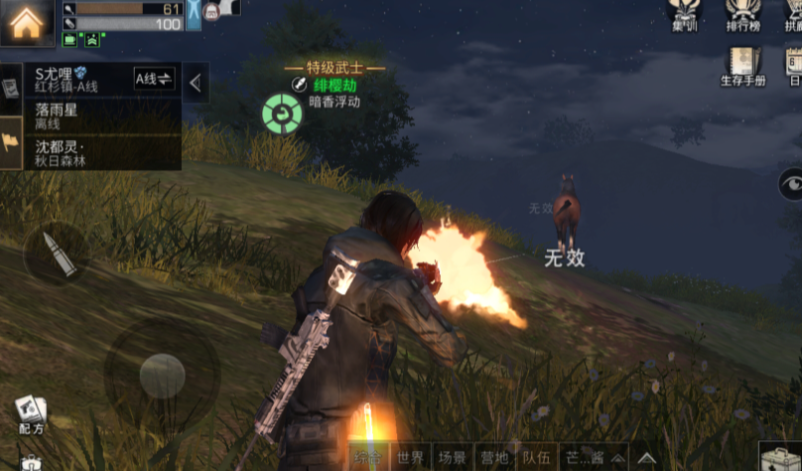
Task: Toggle the eye view button
Action: pos(791,183)
